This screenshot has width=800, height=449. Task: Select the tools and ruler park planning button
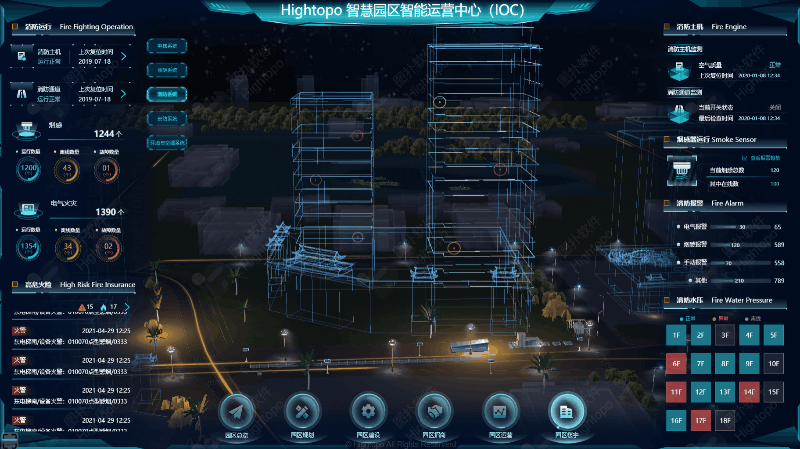click(302, 411)
